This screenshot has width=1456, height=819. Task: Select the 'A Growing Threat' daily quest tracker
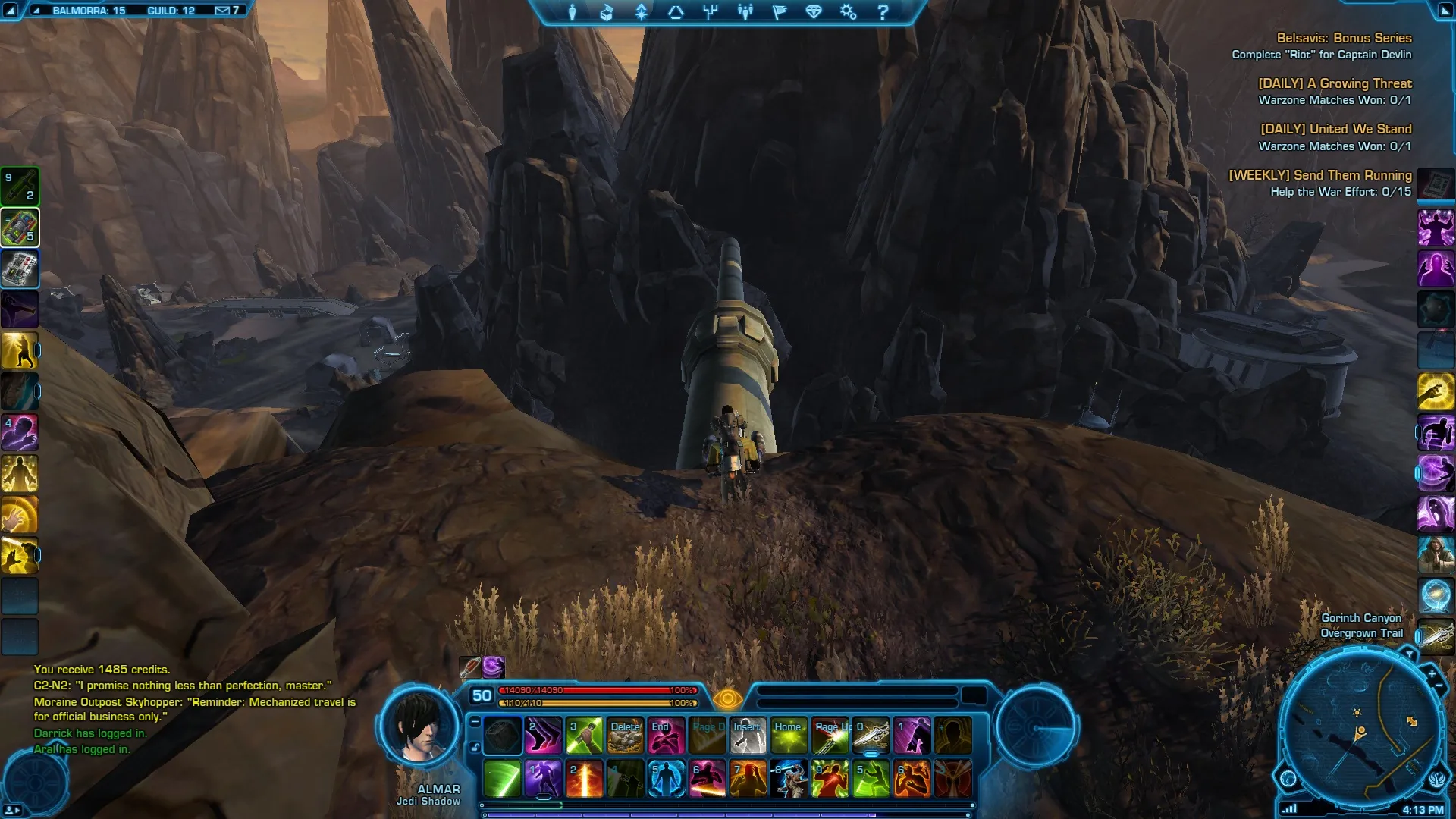[1335, 83]
